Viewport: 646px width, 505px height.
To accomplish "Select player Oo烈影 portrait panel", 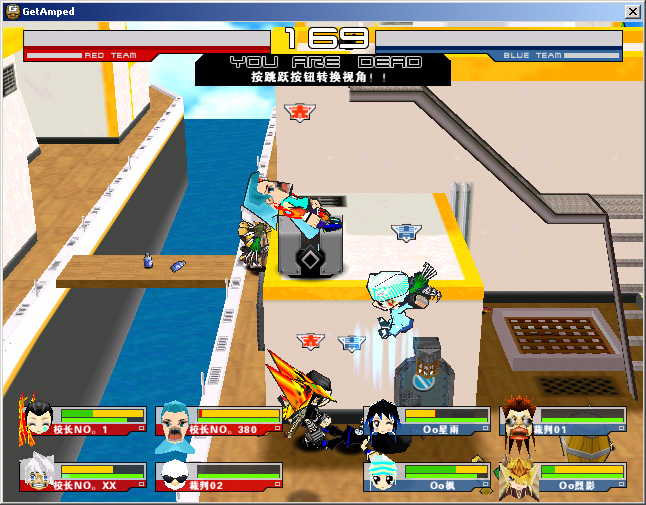I will 564,476.
